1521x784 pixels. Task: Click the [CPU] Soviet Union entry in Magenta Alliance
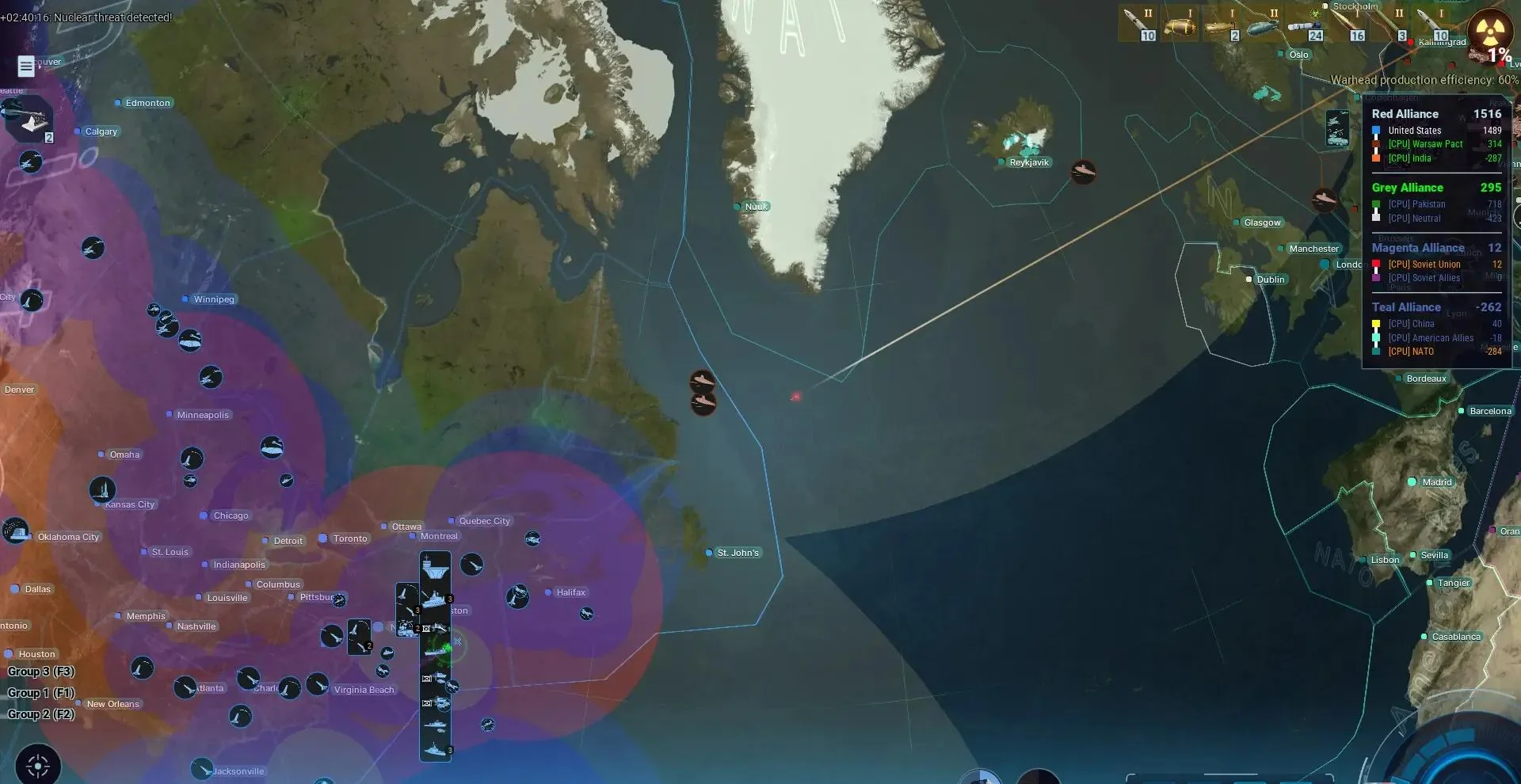[1423, 264]
